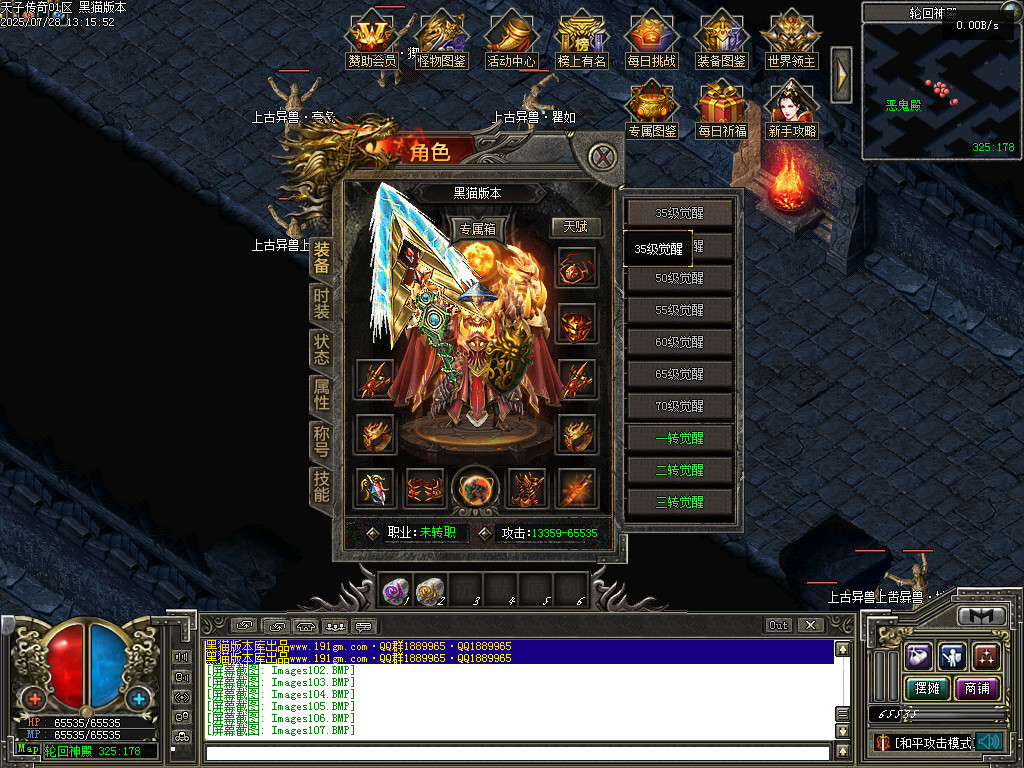The height and width of the screenshot is (768, 1024).
Task: Choose 三转觉醒 option
Action: click(680, 502)
